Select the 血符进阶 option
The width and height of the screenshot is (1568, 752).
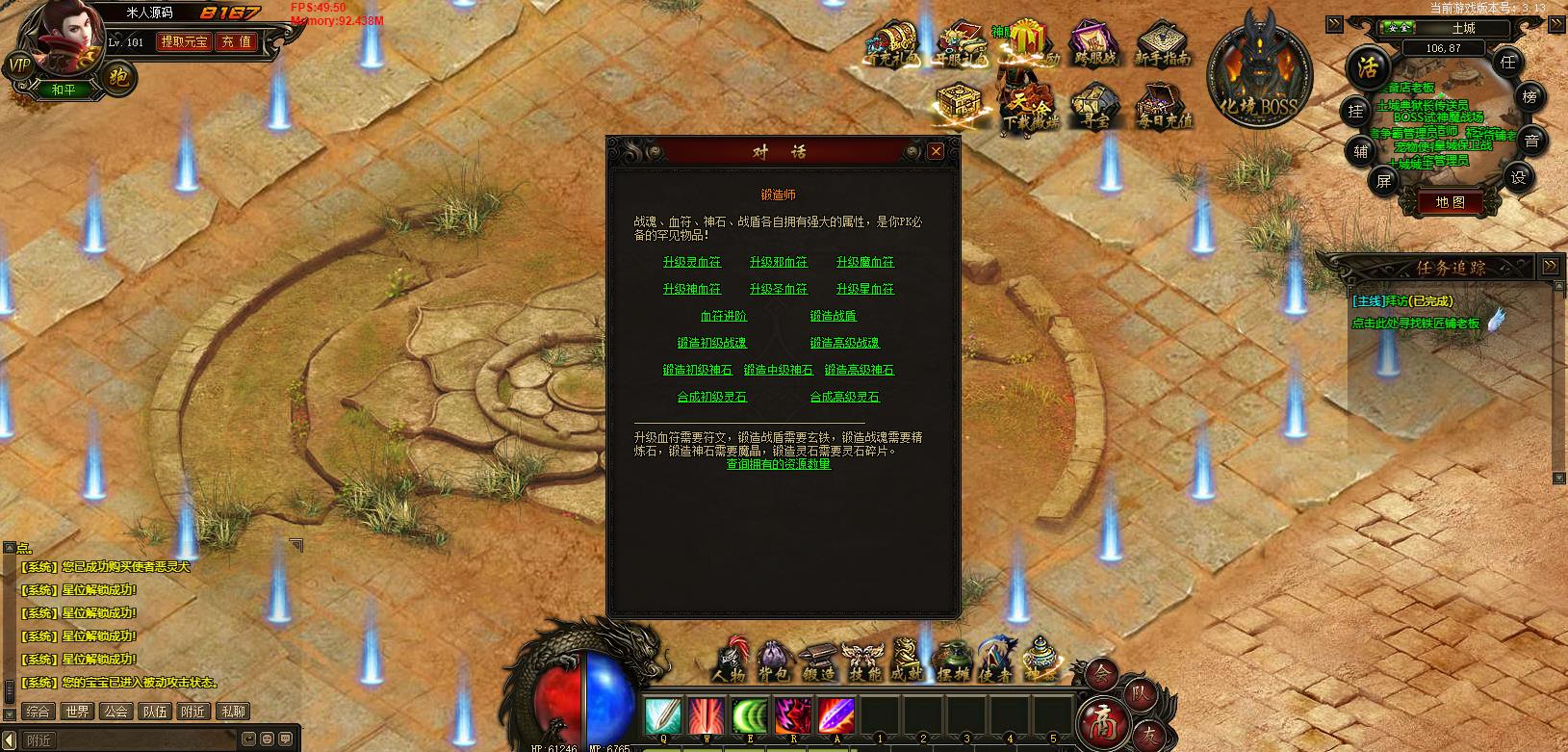(723, 316)
